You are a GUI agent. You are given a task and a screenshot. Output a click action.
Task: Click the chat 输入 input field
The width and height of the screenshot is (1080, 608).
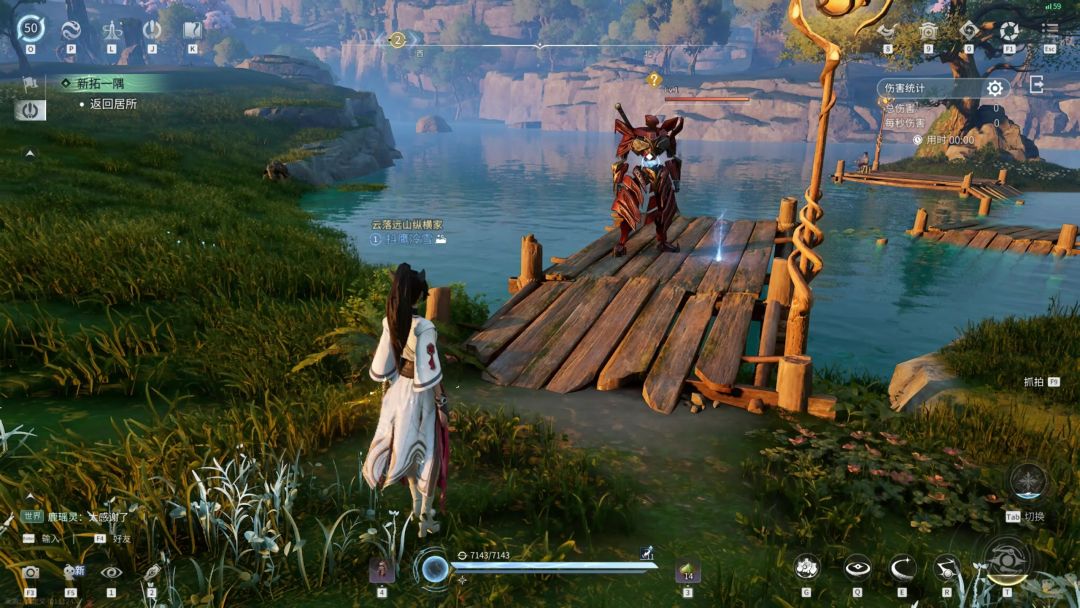(x=50, y=538)
